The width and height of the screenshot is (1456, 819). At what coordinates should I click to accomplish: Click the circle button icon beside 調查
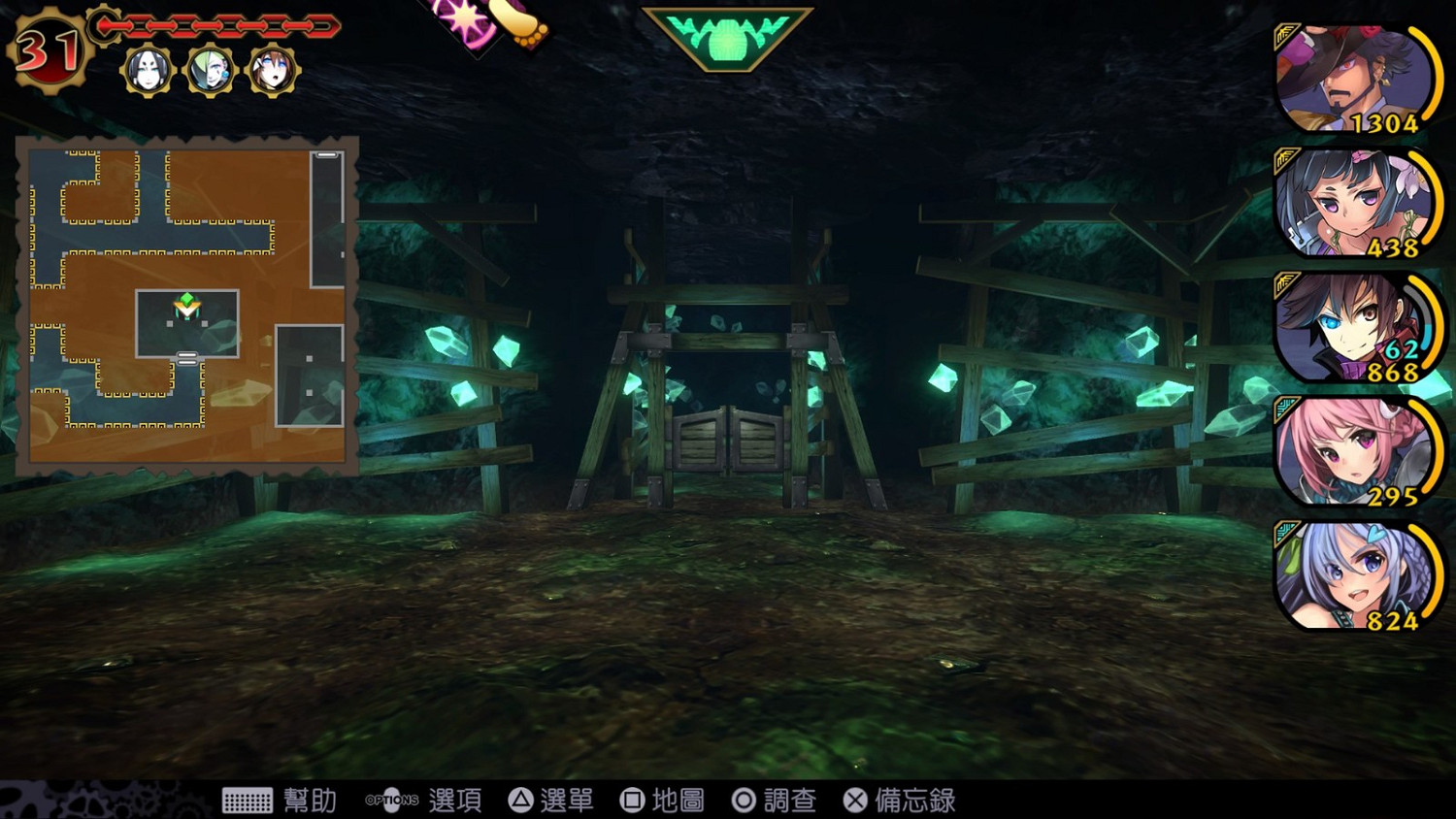coord(744,801)
